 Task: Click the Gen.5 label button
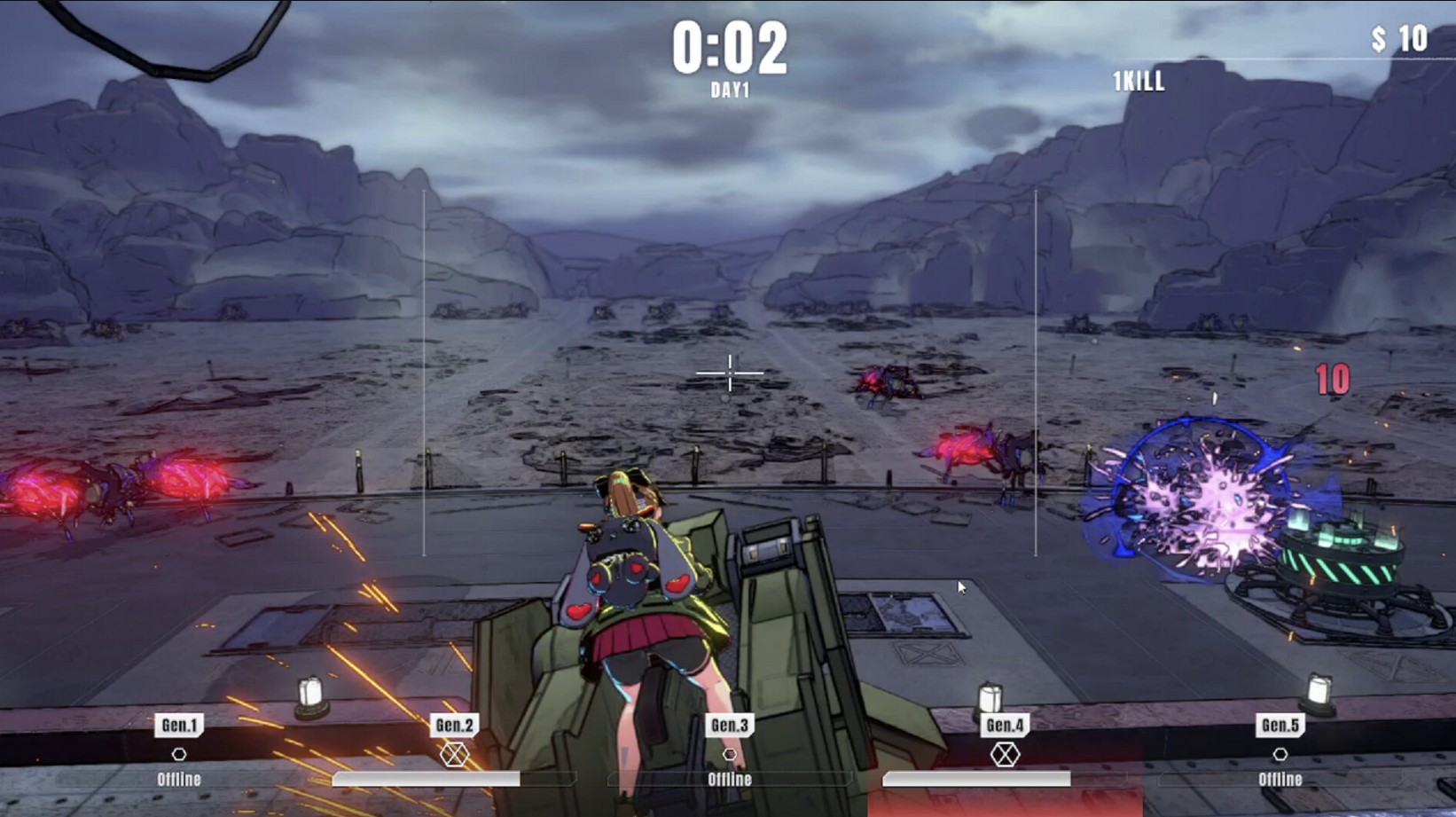coord(1280,725)
